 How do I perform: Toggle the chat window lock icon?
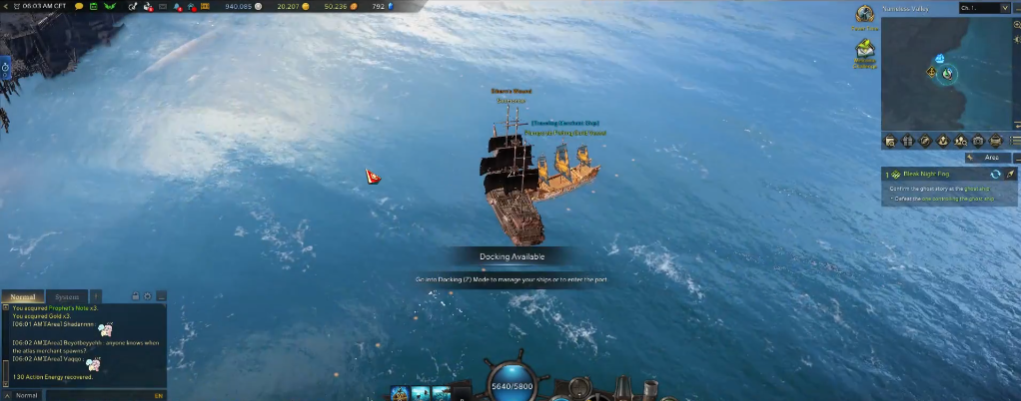coord(134,297)
